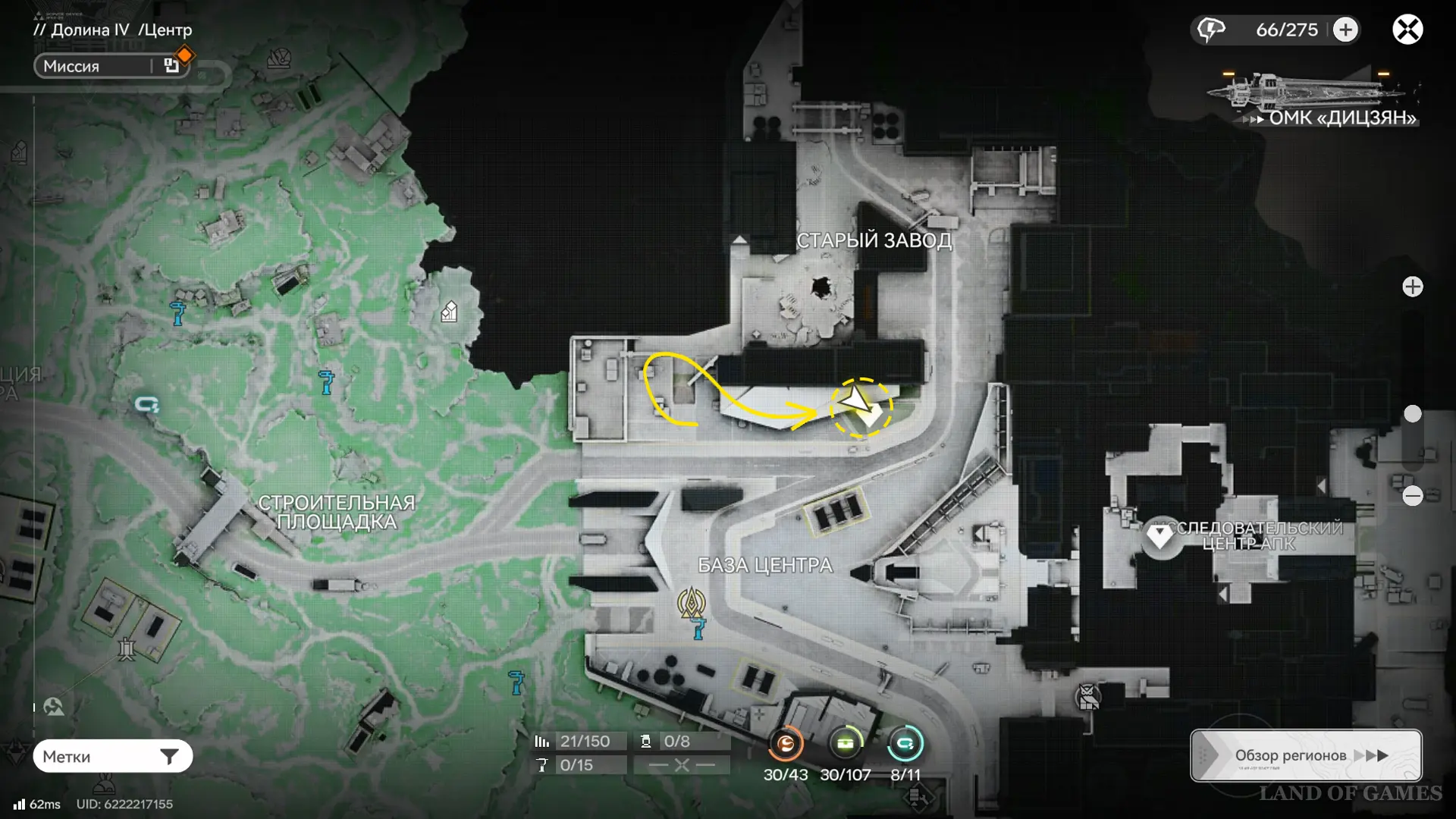Select the orange collectible counter 30/43
This screenshot has height=819, width=1456.
(786, 744)
